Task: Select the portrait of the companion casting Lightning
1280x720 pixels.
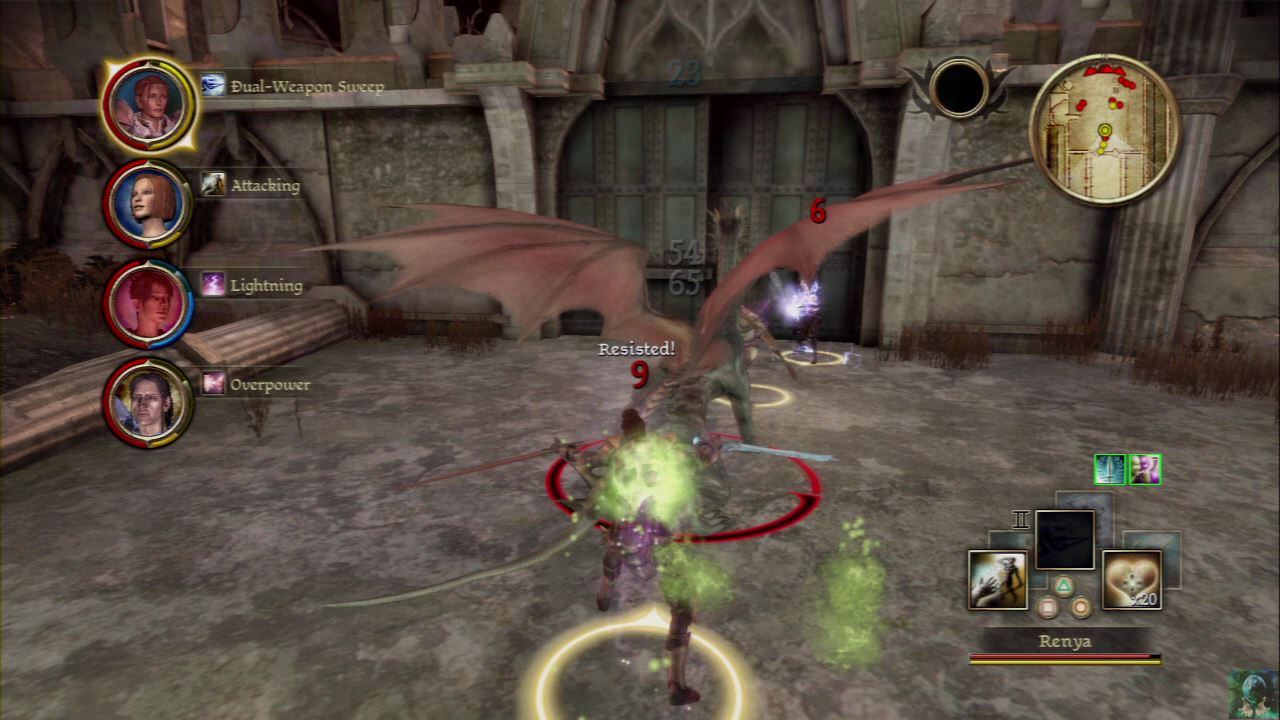Action: tap(148, 304)
